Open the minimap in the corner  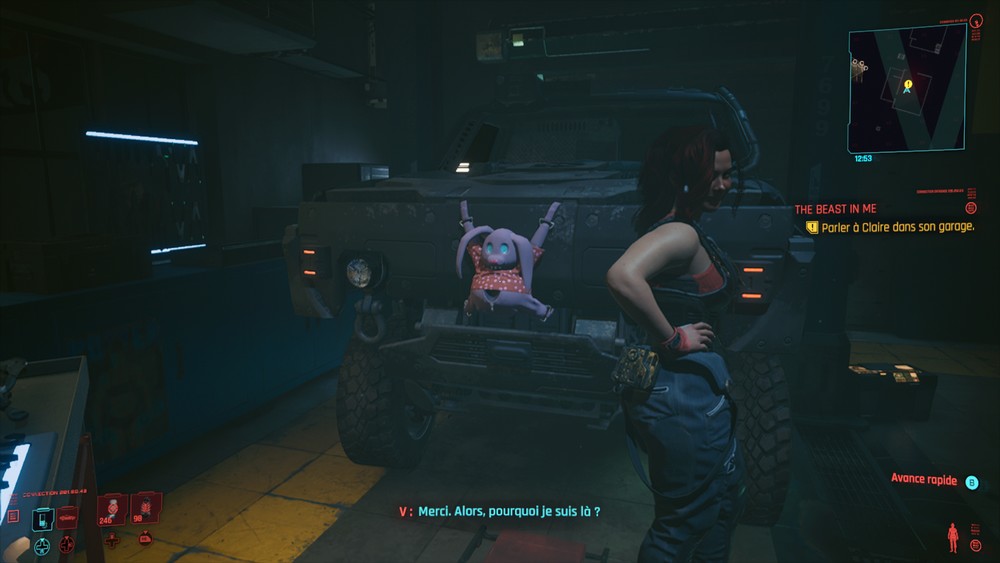pos(907,87)
